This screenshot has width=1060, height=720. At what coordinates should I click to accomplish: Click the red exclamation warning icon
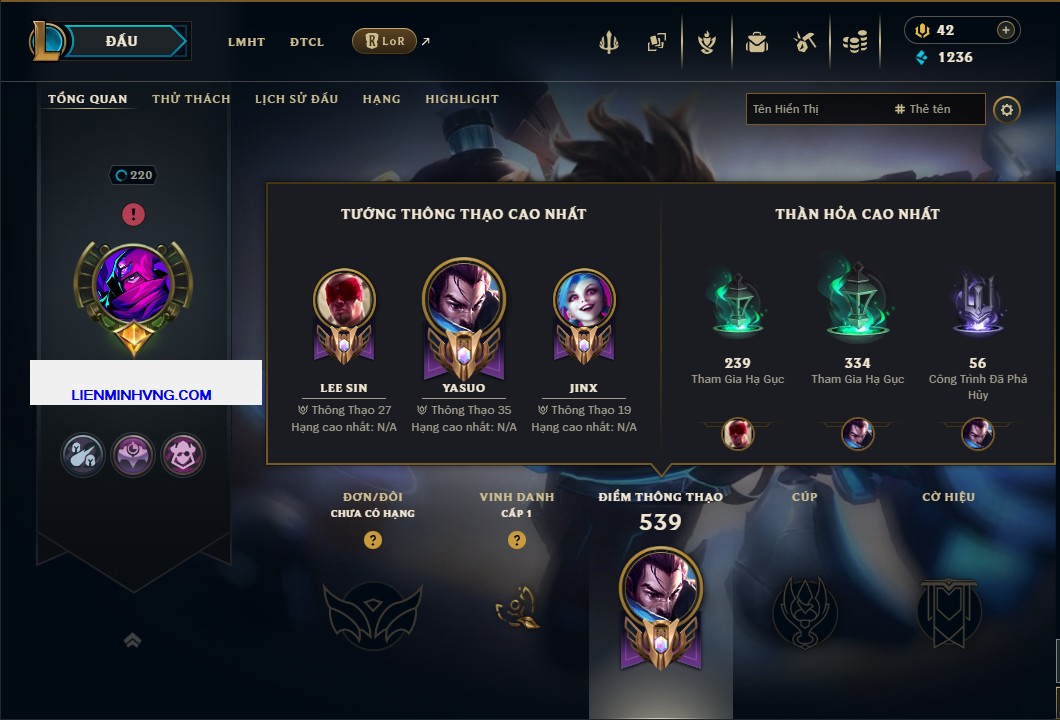(133, 214)
